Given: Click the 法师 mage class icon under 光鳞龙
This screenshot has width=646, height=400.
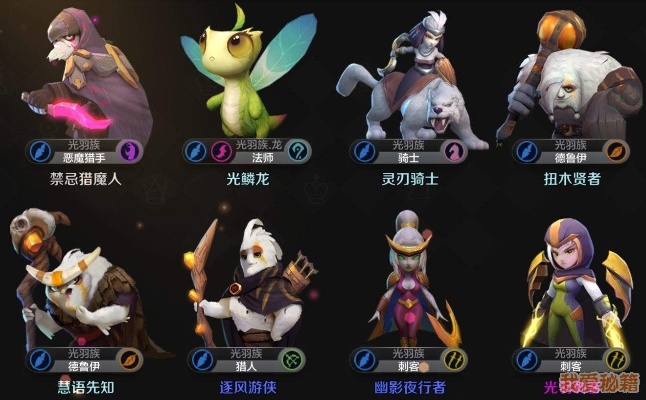Looking at the screenshot, I should pos(298,151).
